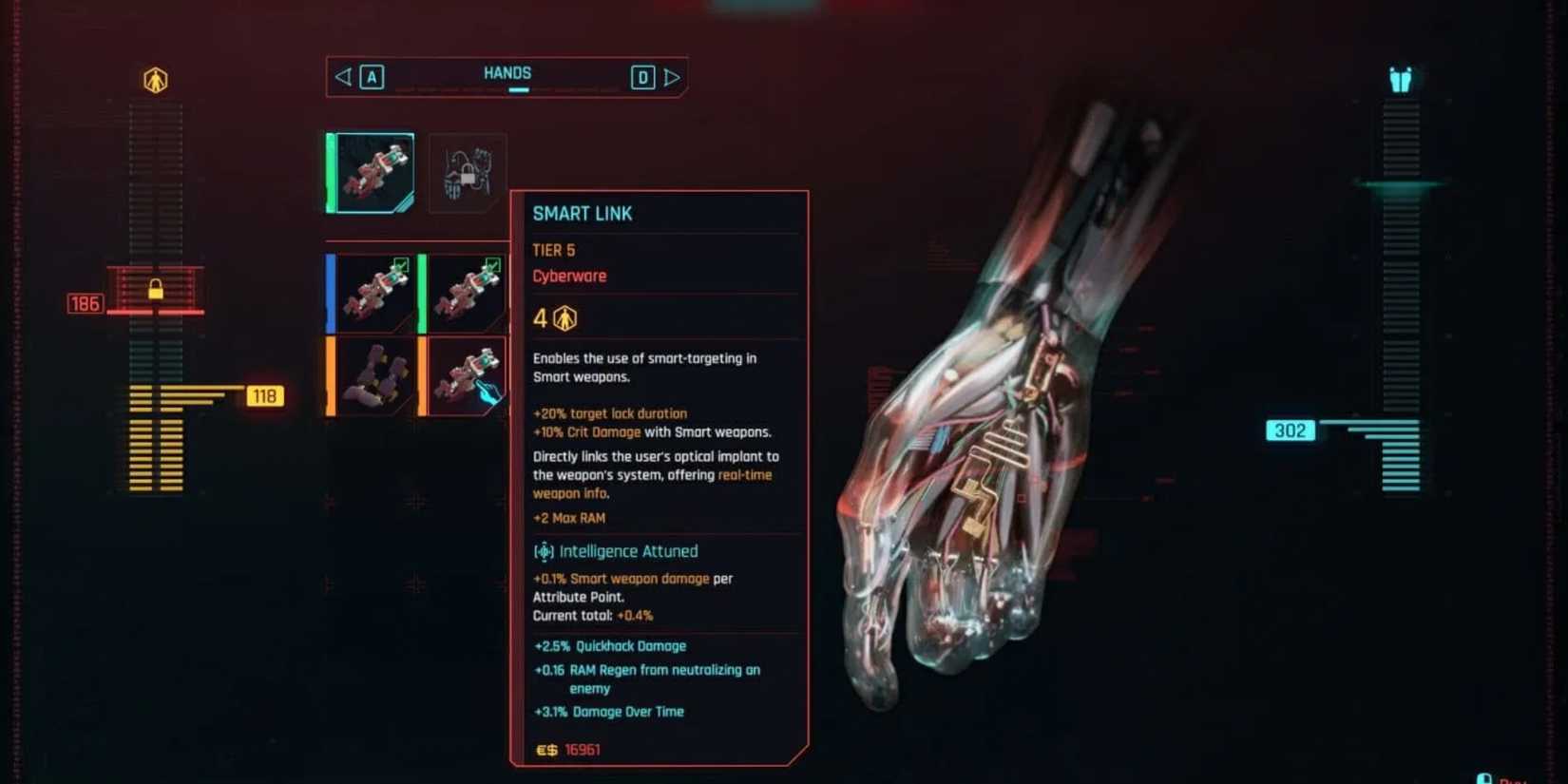Click the right arrow to next cyberware category

(x=675, y=76)
